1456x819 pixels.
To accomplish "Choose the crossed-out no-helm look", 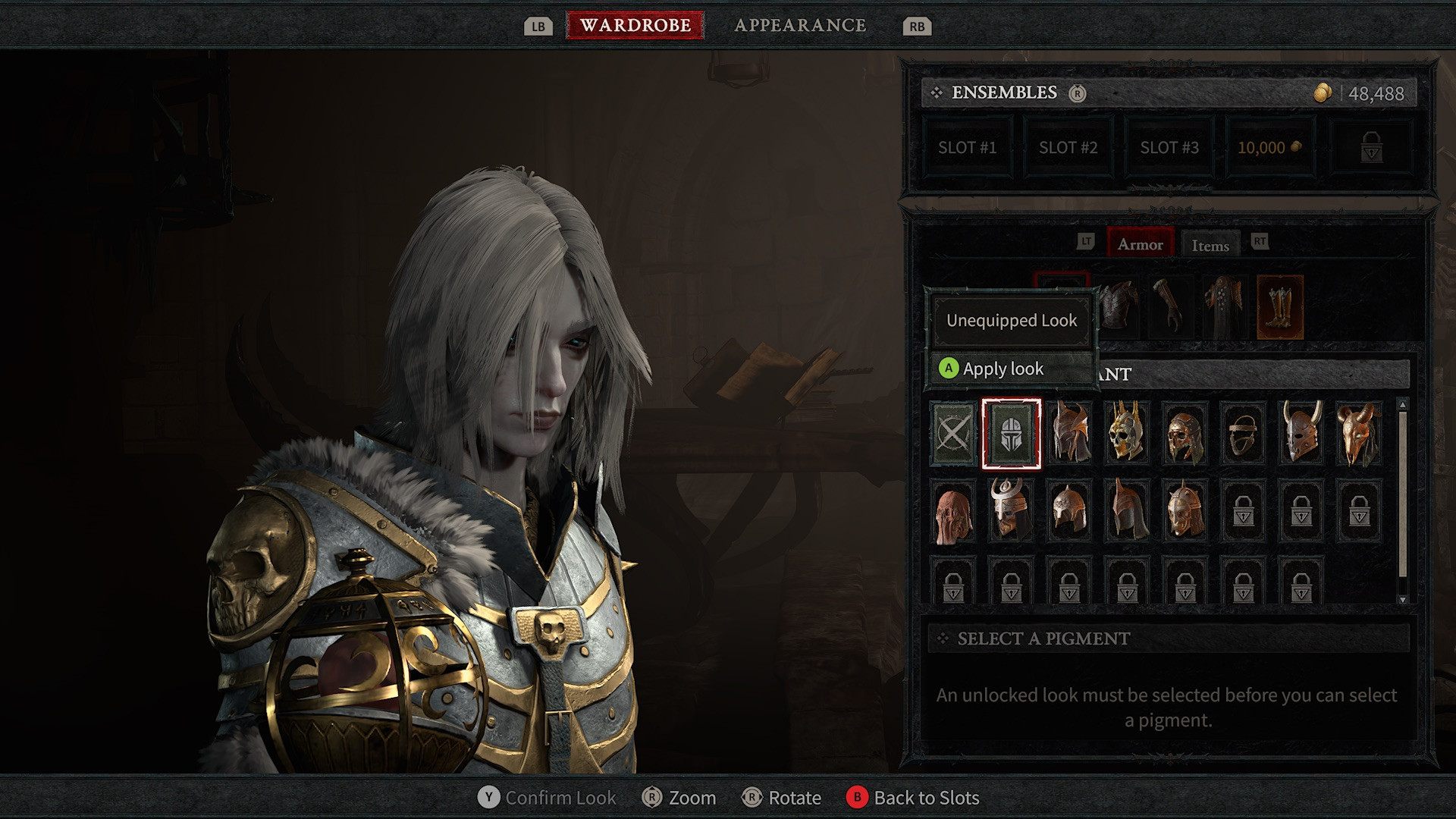I will coord(953,434).
